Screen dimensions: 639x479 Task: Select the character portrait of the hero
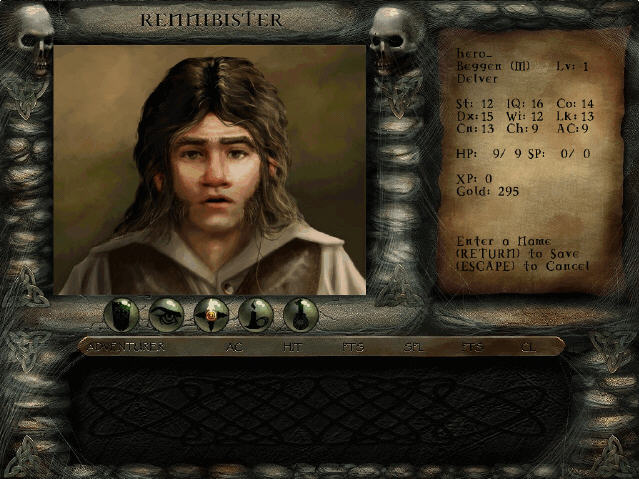(210, 169)
